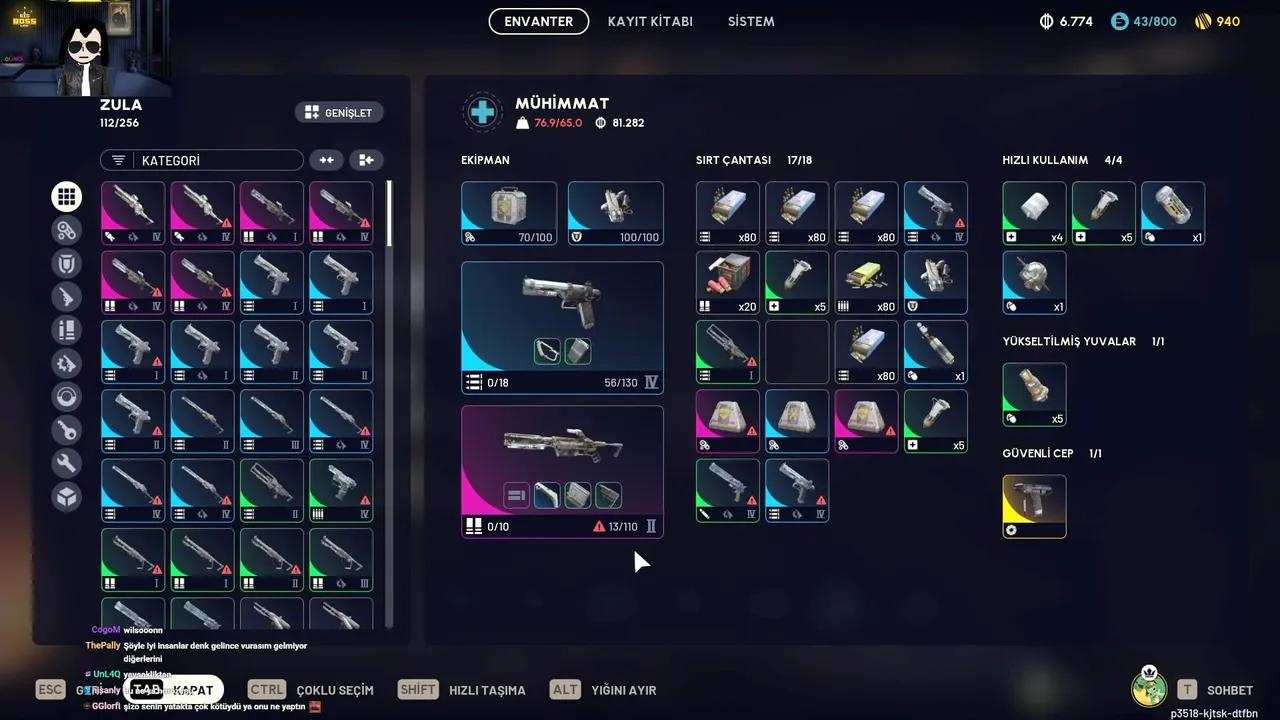Pick the shotgun shells crate x20 in backpack
The image size is (1280, 720).
[x=728, y=283]
